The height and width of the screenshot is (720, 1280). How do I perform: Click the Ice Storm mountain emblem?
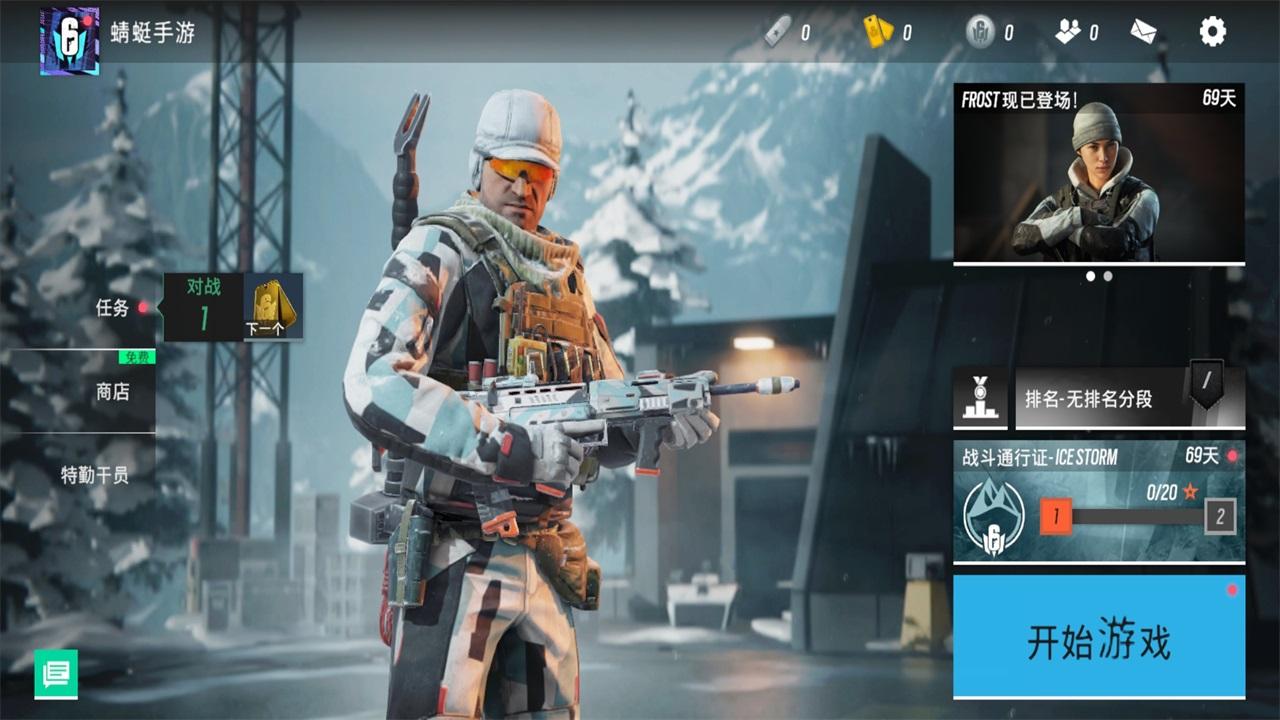click(x=994, y=514)
